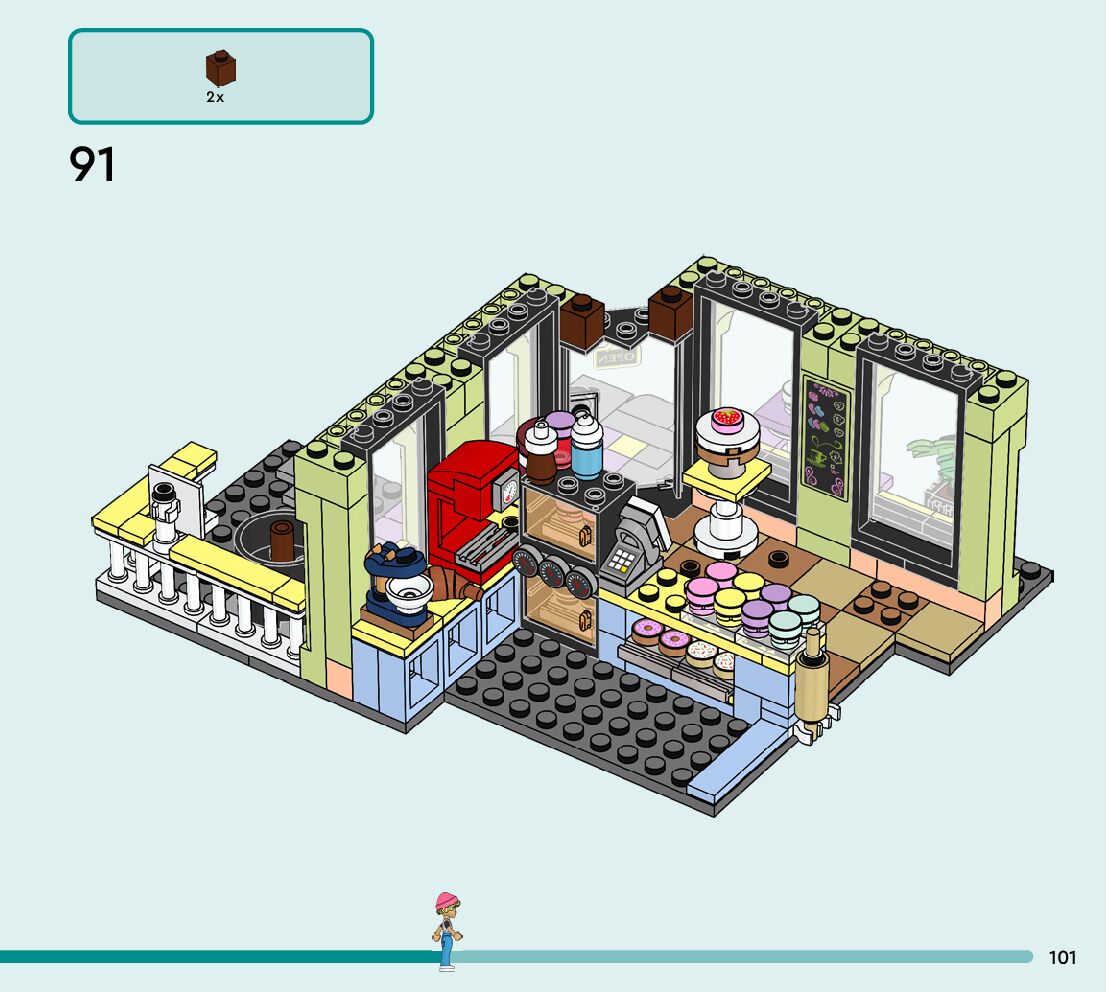Click the minifigure marker on the progress bar
The width and height of the screenshot is (1106, 992).
[446, 930]
